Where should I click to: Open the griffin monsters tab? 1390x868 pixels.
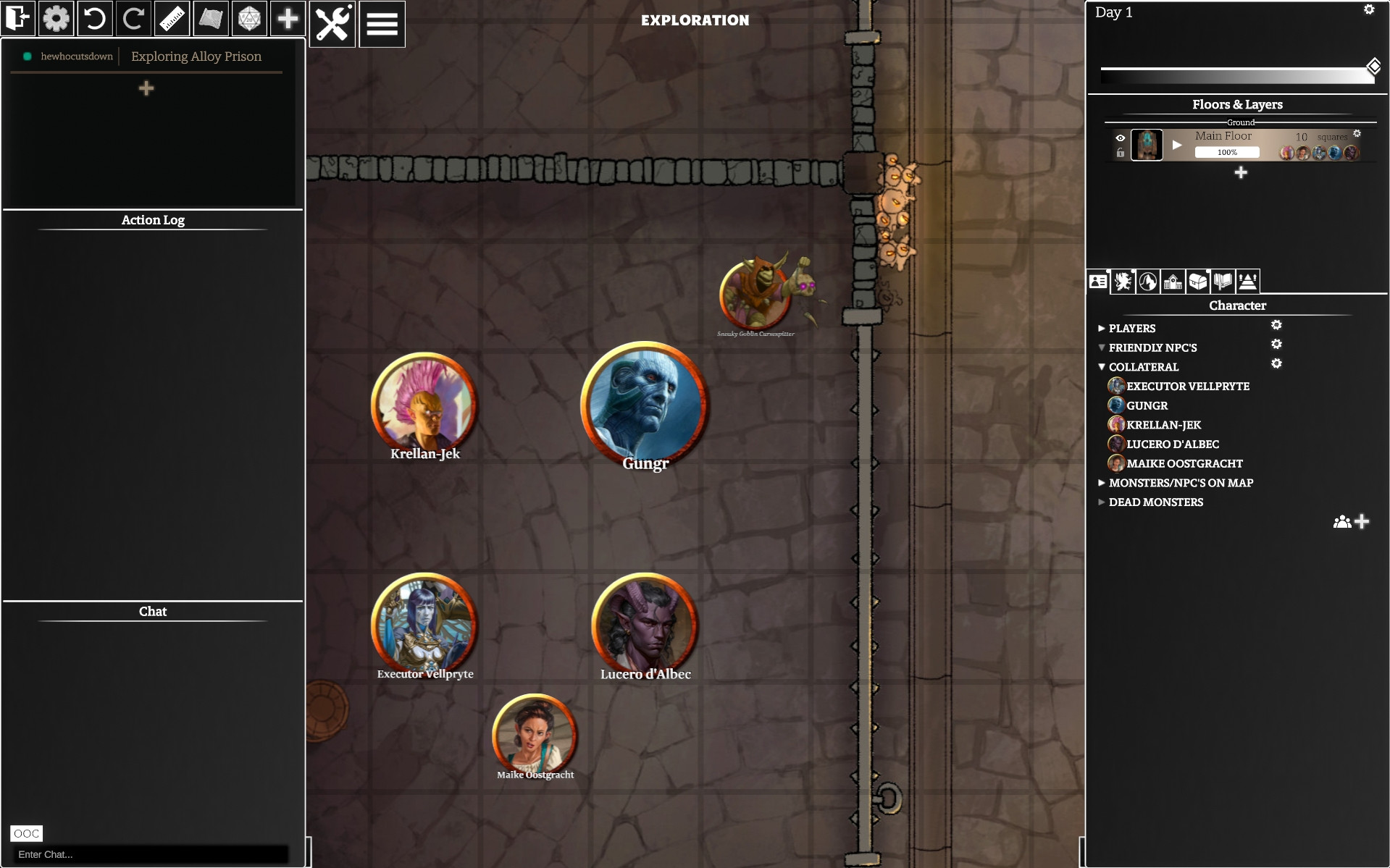coord(1123,282)
